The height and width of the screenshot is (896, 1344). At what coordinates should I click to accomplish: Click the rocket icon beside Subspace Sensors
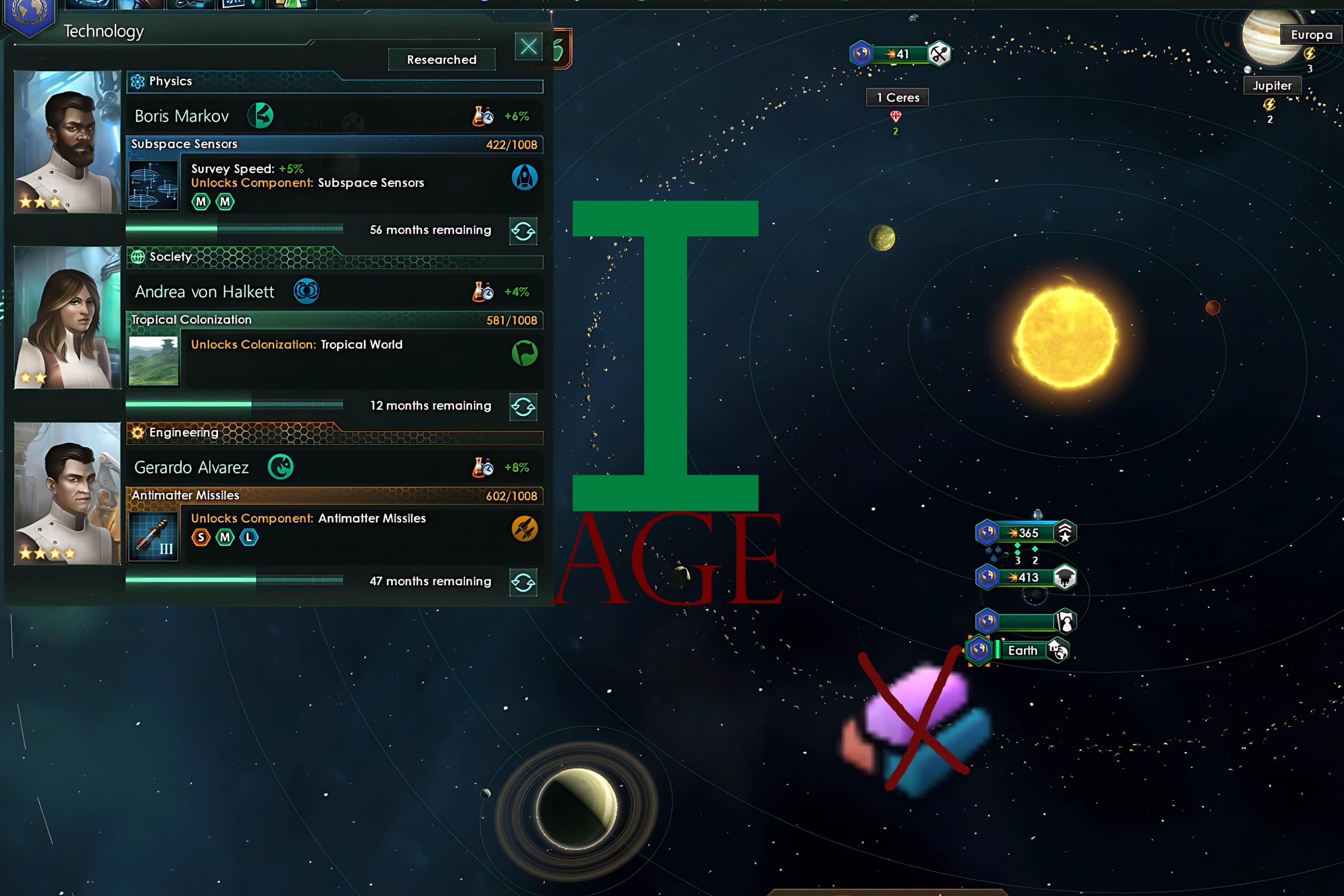tap(524, 178)
